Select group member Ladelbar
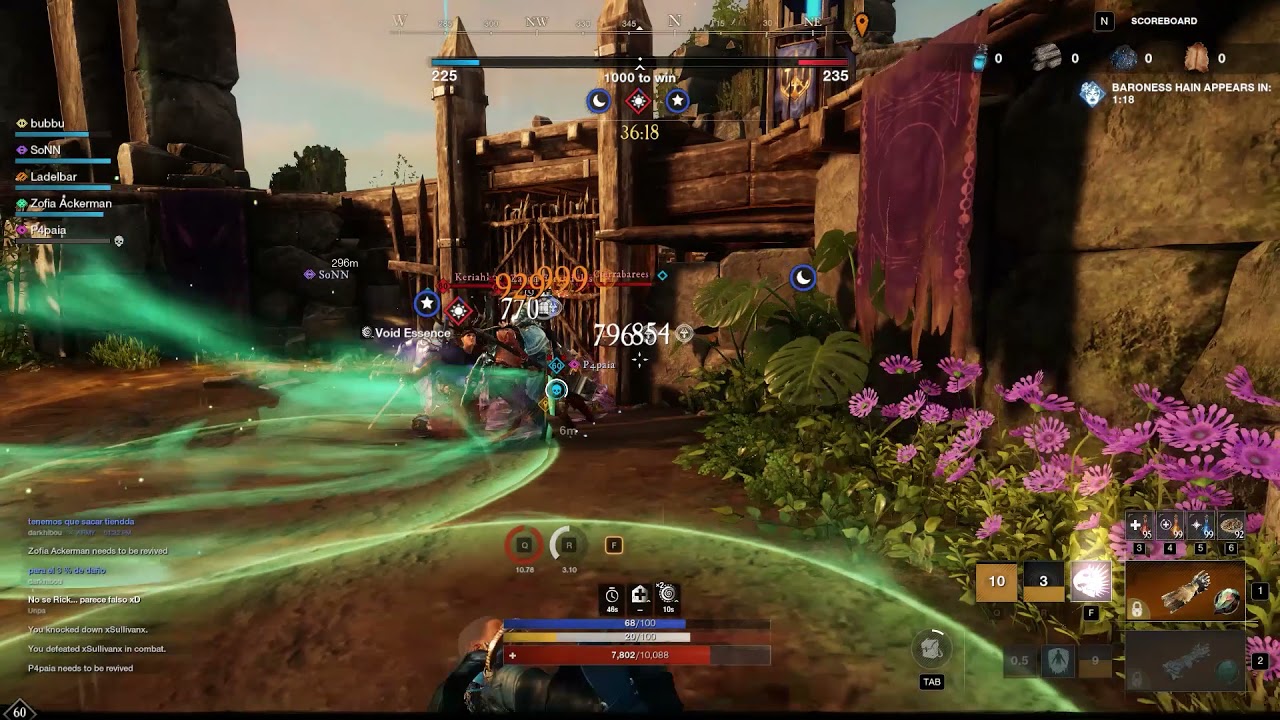This screenshot has width=1280, height=720. pos(53,177)
